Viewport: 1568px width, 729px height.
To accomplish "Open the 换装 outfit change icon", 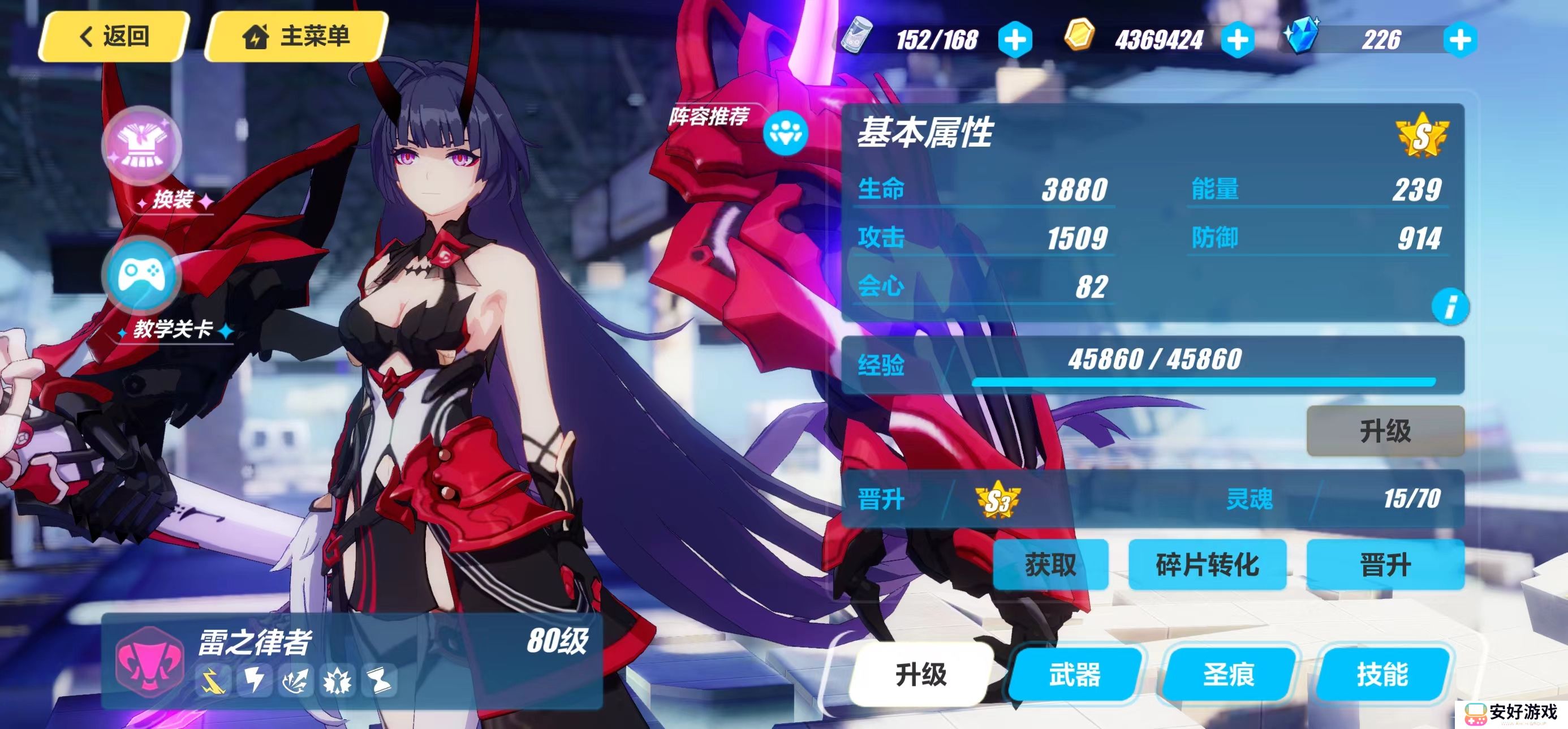I will 143,146.
